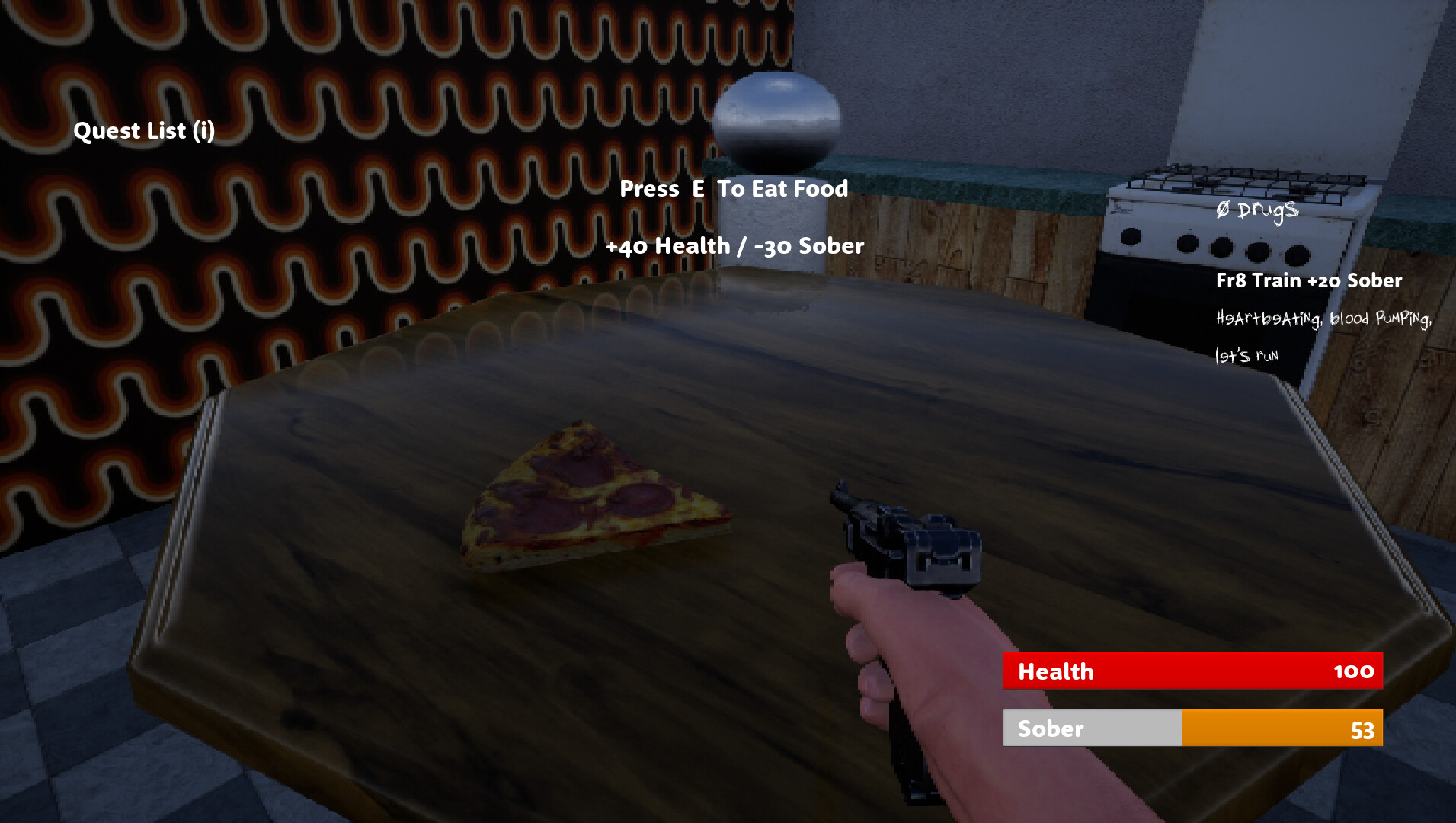Click the '+40 Health / -30 Sober' text
The height and width of the screenshot is (823, 1456).
734,246
